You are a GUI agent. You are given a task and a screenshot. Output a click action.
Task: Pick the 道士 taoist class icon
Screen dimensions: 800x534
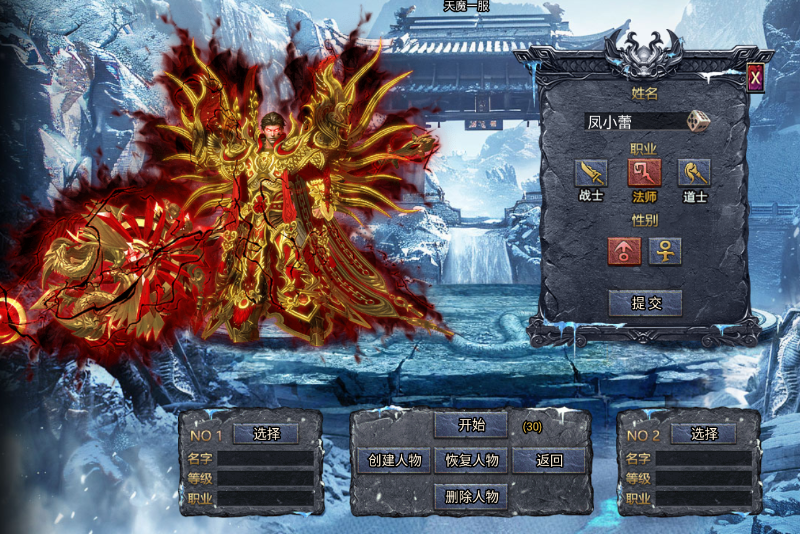tap(694, 172)
